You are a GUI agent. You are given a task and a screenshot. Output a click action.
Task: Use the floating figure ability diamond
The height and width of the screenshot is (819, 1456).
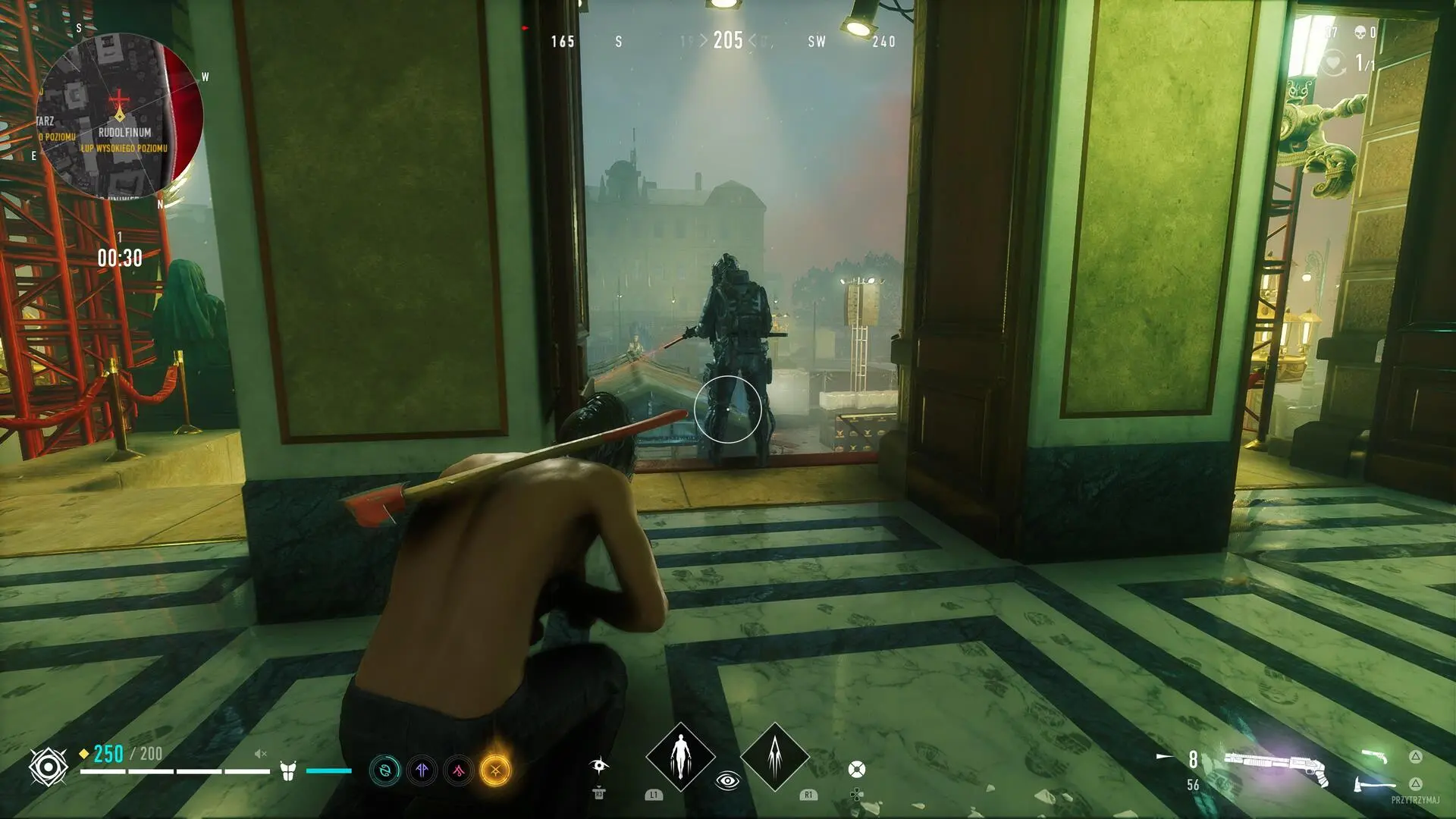[x=680, y=757]
